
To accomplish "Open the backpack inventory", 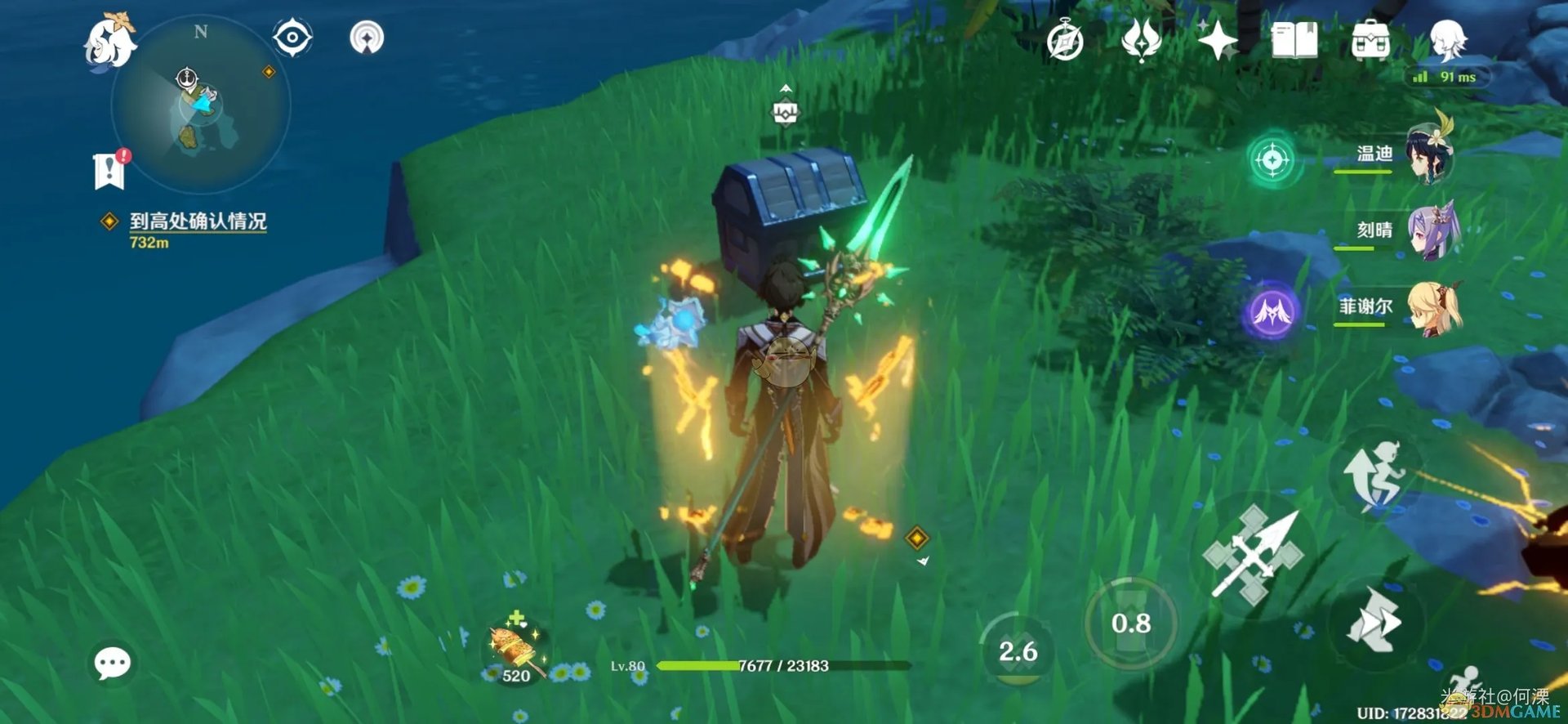I will [x=1370, y=40].
